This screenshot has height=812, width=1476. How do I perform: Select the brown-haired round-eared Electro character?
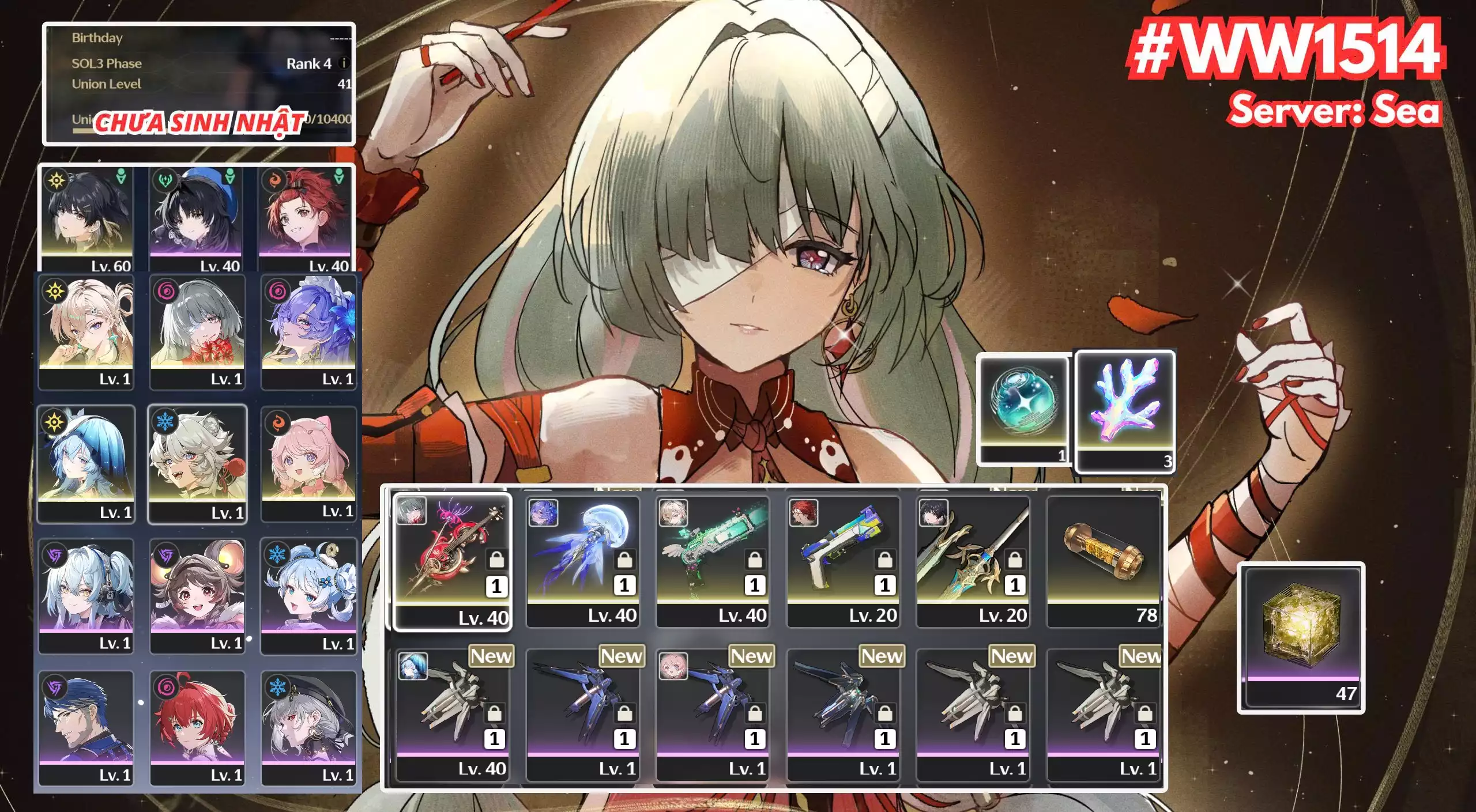[x=197, y=595]
